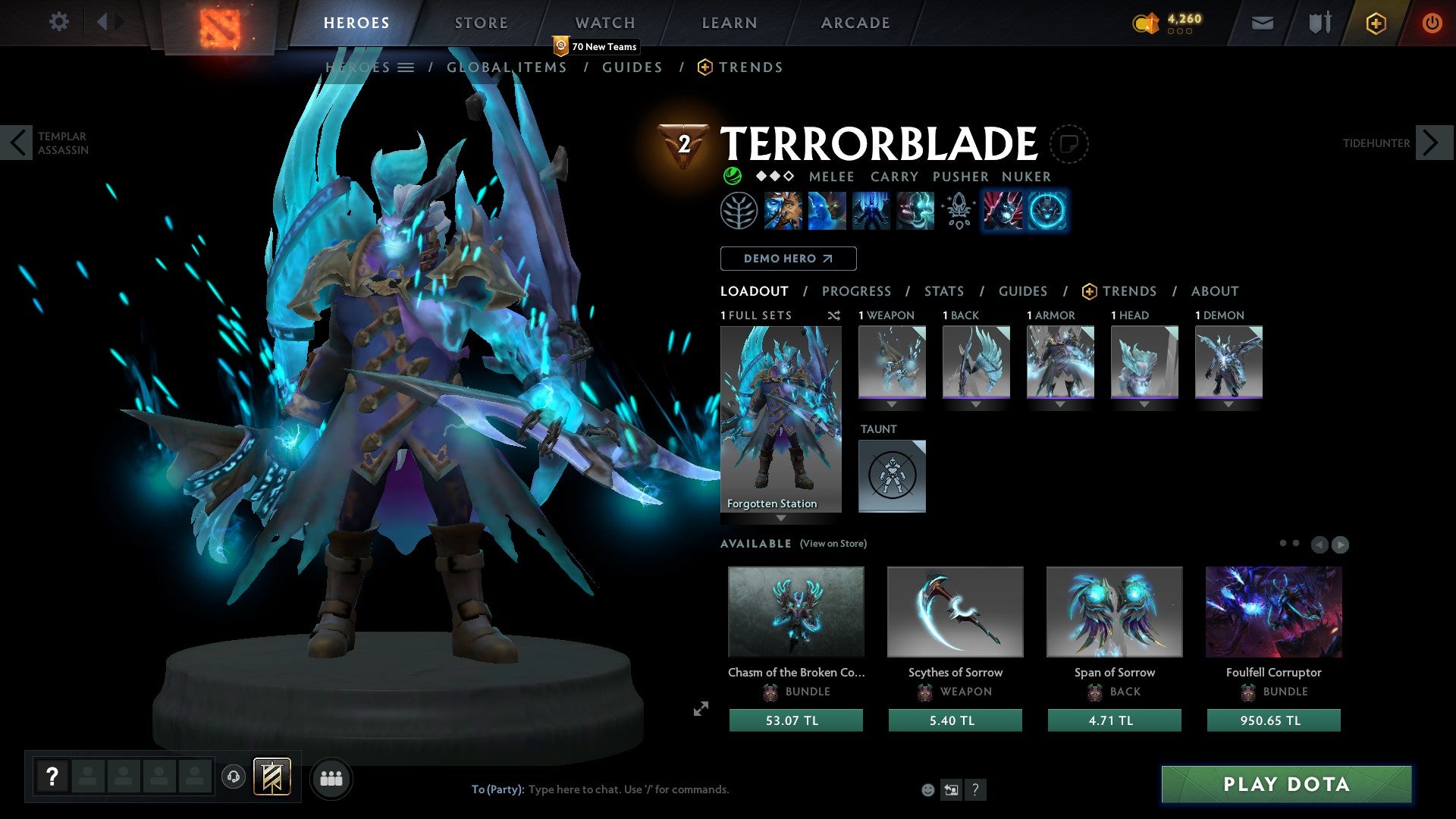Expand the Forgotten Station set dropdown
This screenshot has width=1456, height=819.
780,519
